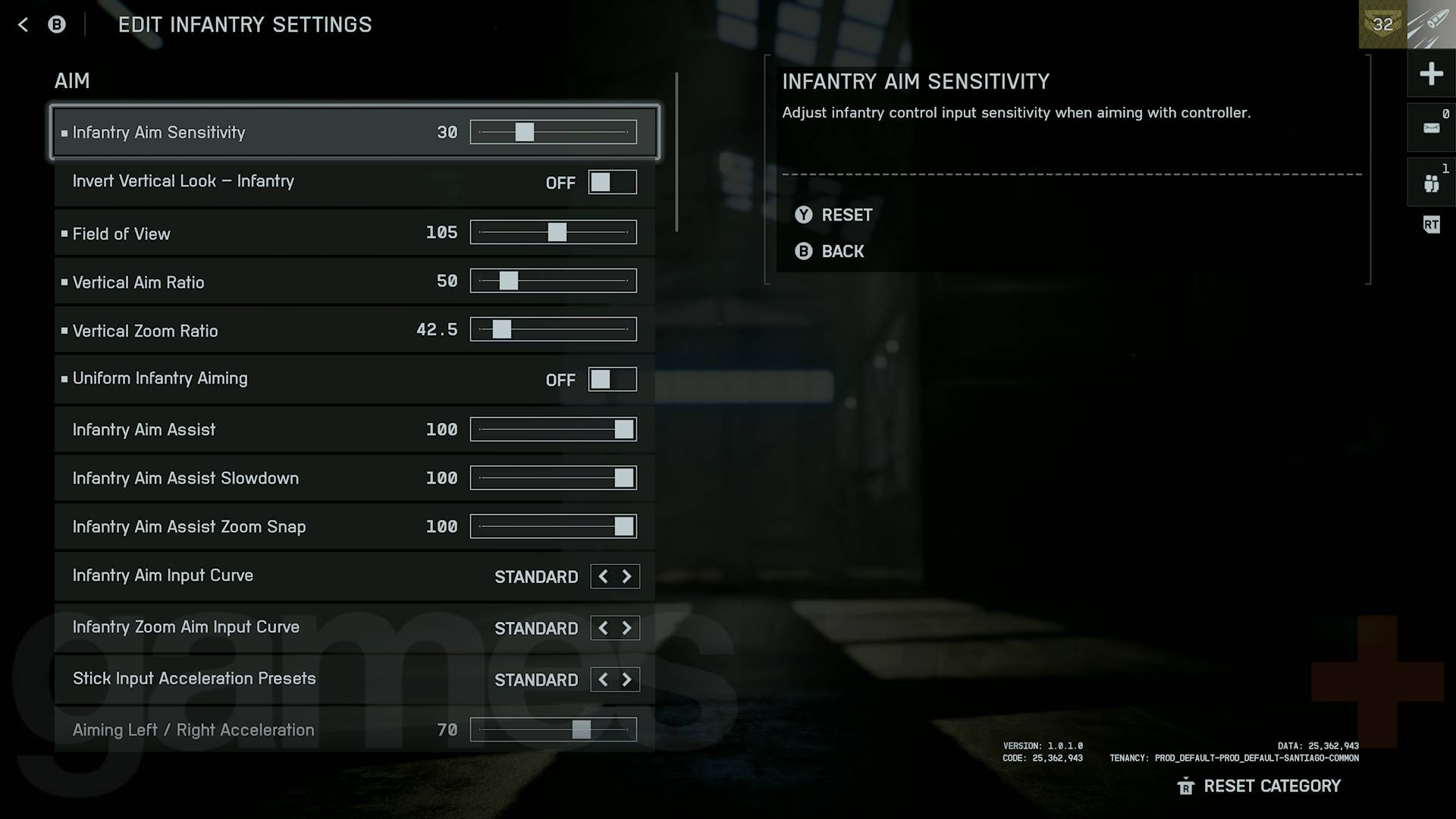1456x819 pixels.
Task: Click next arrow for Infantry Aim Input Curve
Action: (627, 576)
